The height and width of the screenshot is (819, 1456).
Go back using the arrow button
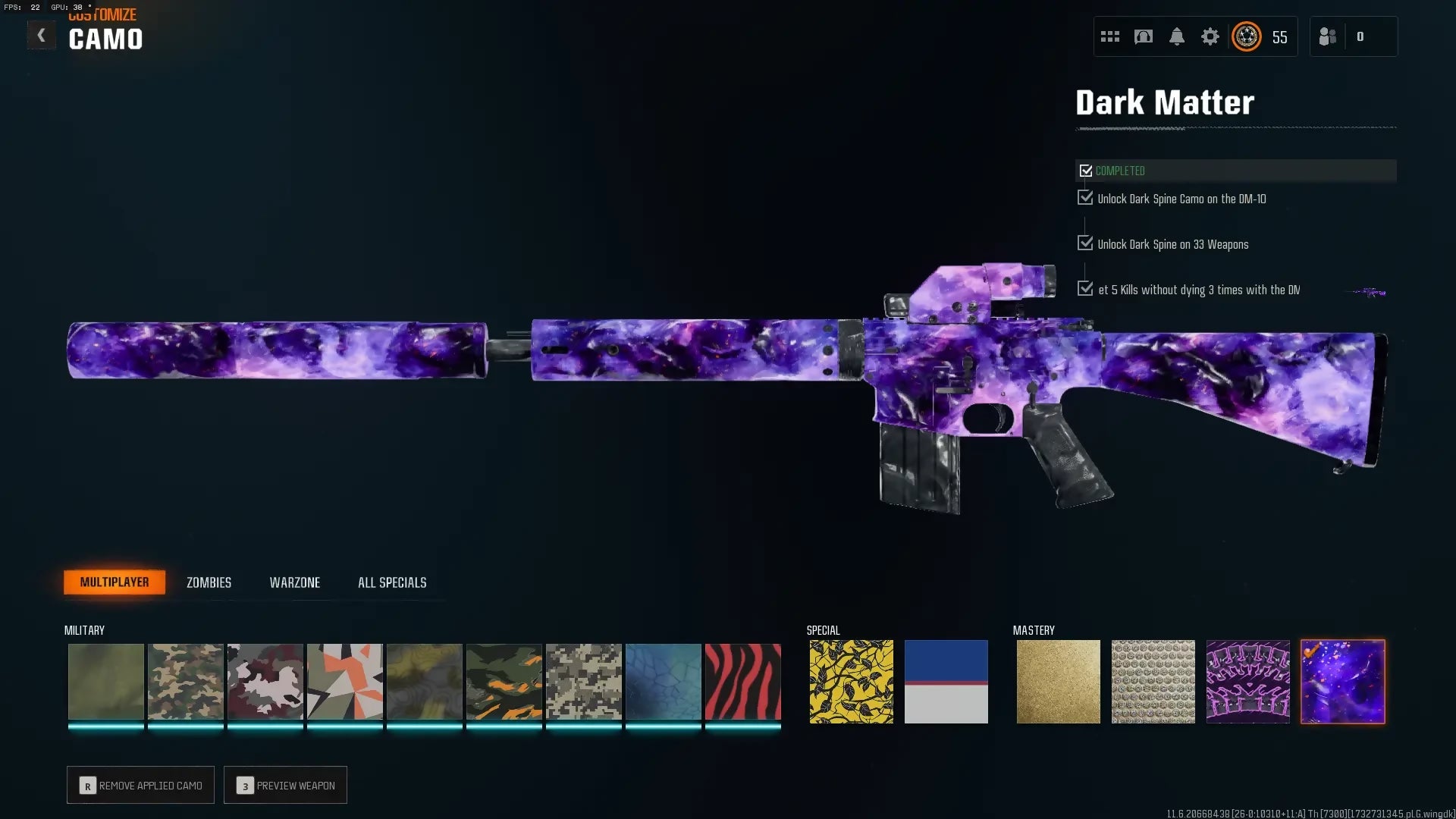tap(41, 36)
